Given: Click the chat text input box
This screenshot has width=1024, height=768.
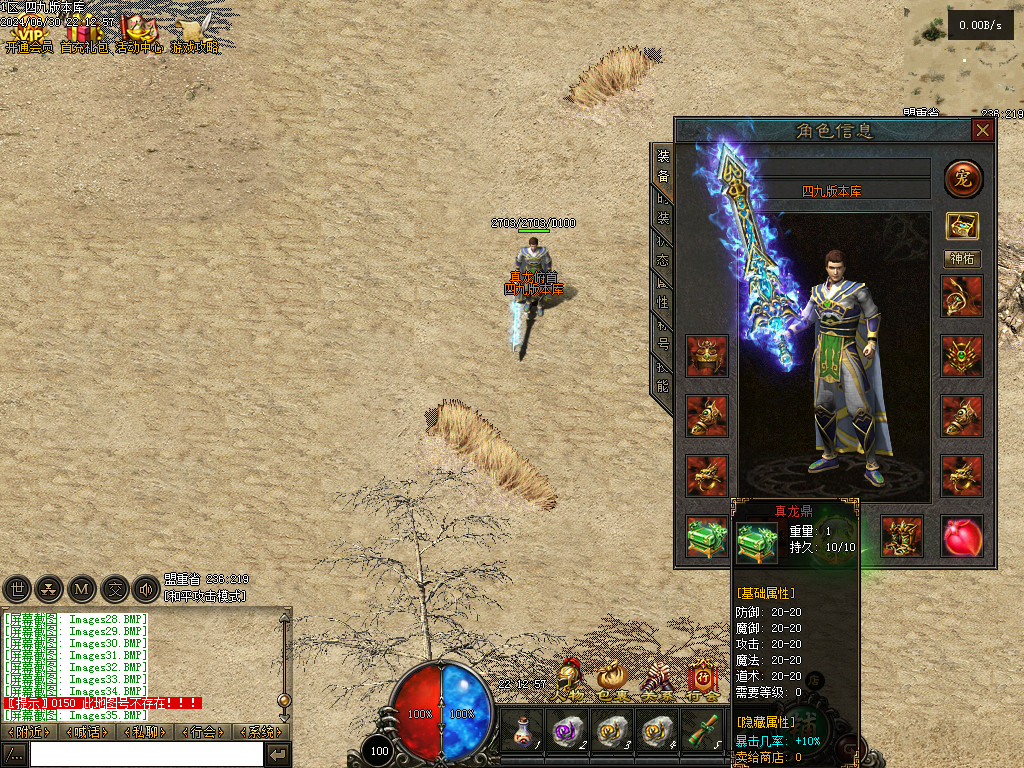Looking at the screenshot, I should [x=146, y=754].
